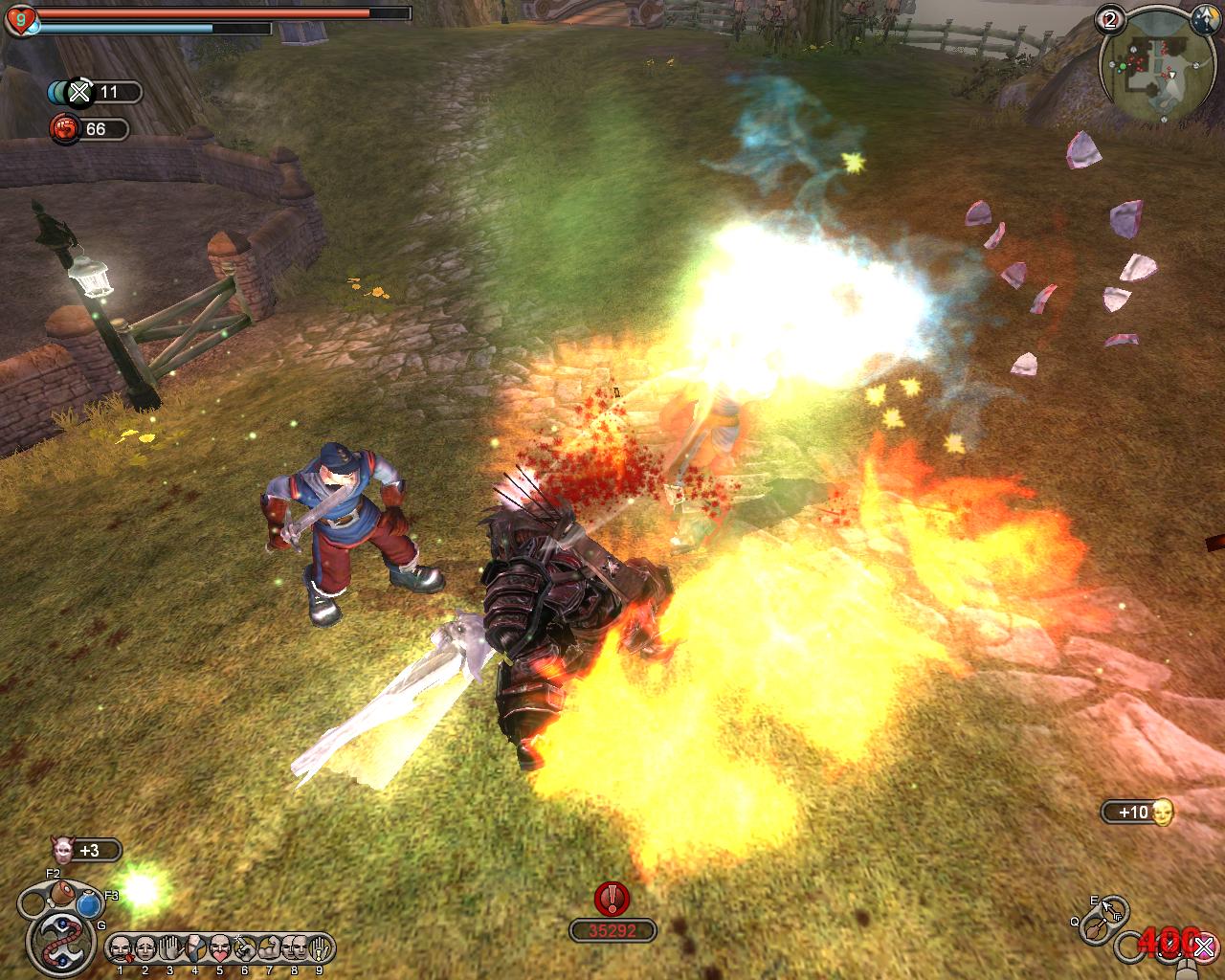
Task: Click the red fist strength counter icon
Action: click(x=64, y=128)
